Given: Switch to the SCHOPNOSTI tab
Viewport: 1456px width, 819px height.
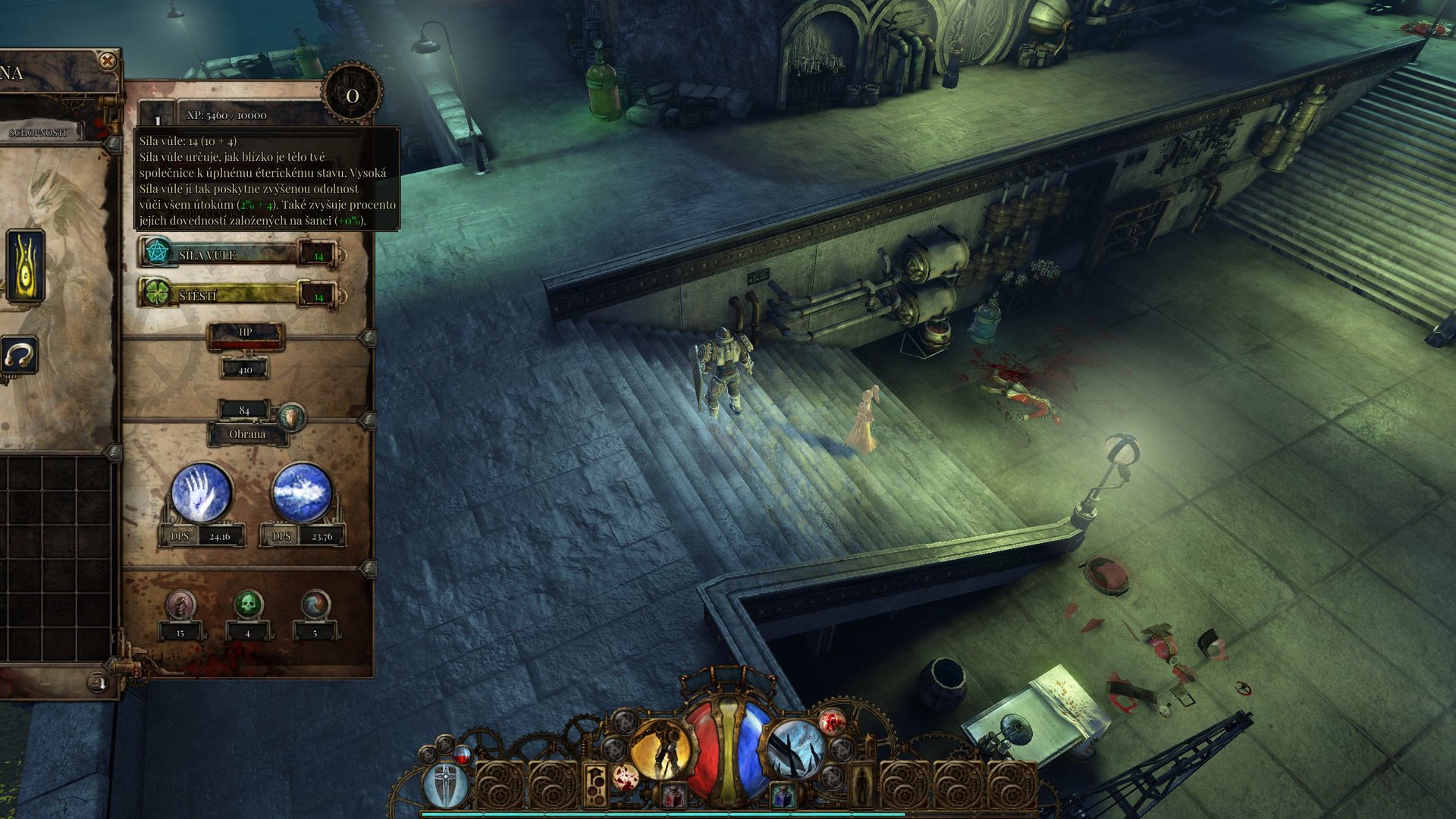Looking at the screenshot, I should click(x=39, y=133).
